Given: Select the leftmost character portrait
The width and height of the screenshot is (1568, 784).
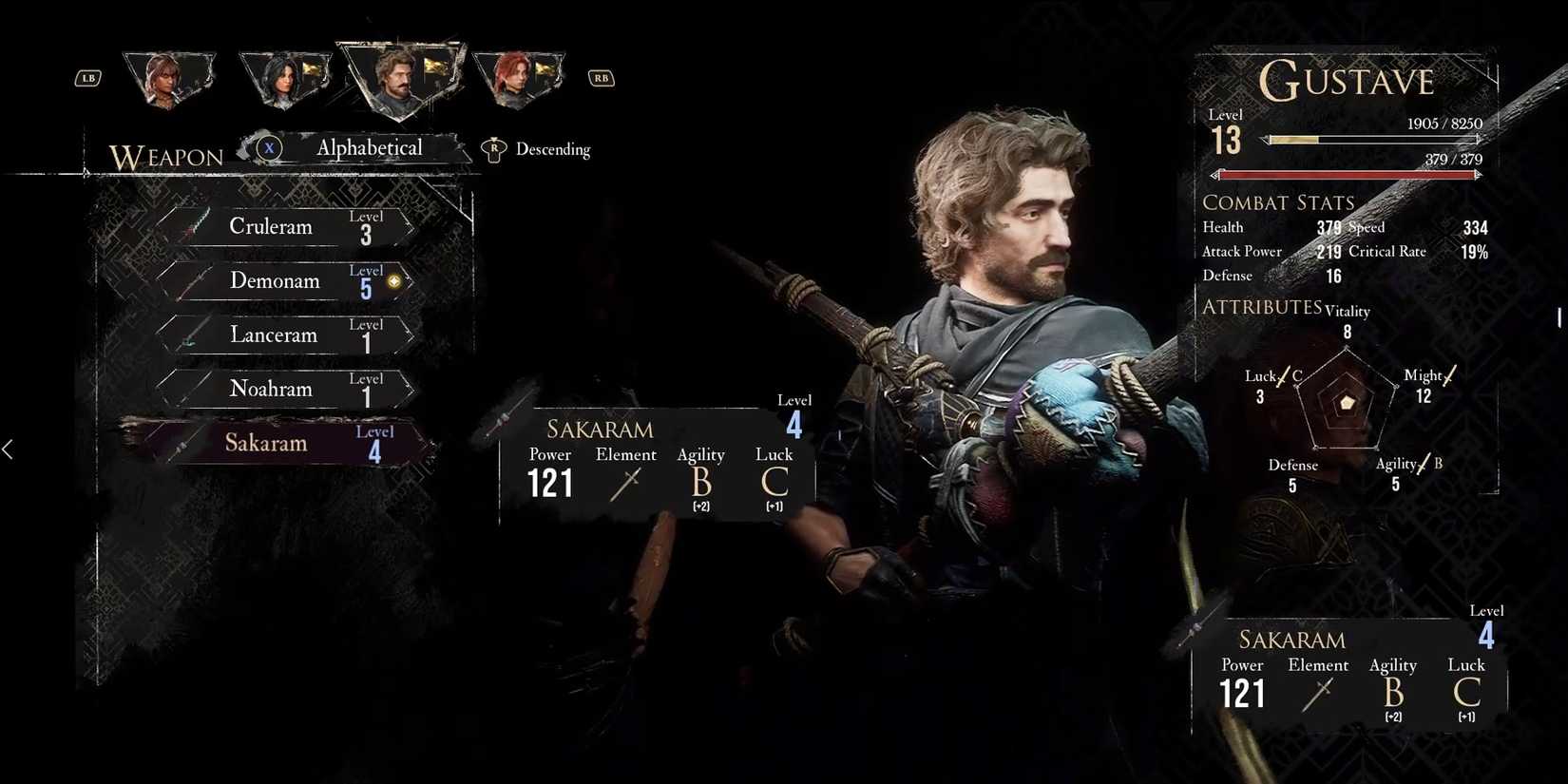Looking at the screenshot, I should (x=169, y=78).
